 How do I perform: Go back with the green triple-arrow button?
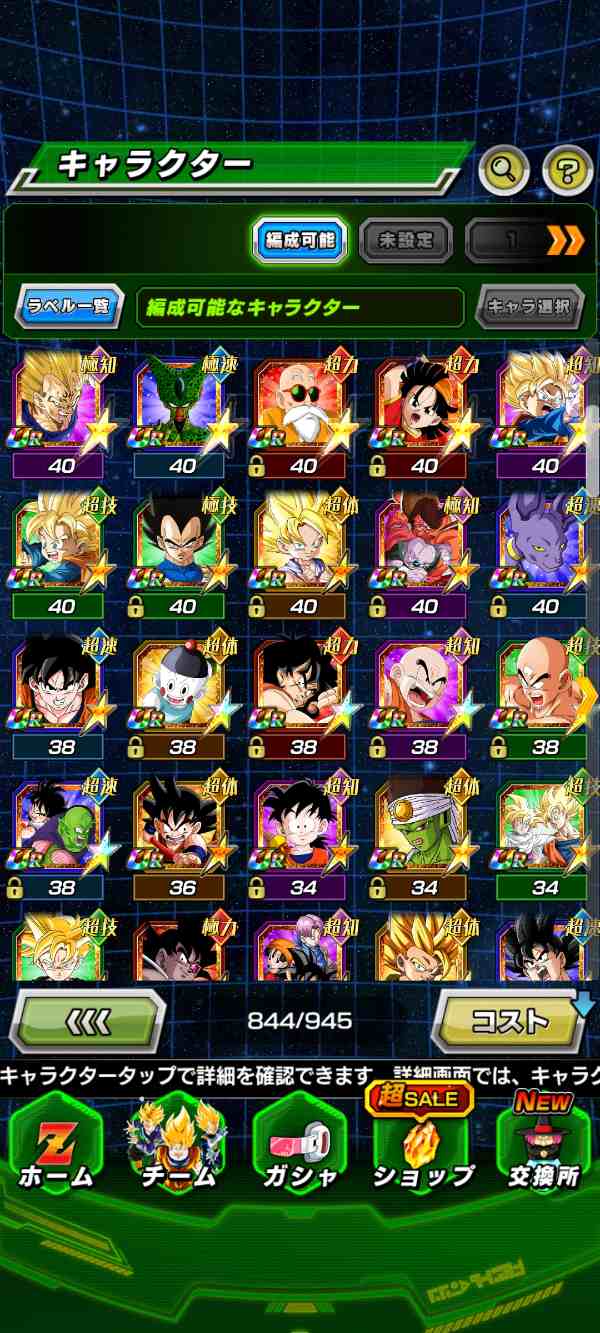[87, 1021]
